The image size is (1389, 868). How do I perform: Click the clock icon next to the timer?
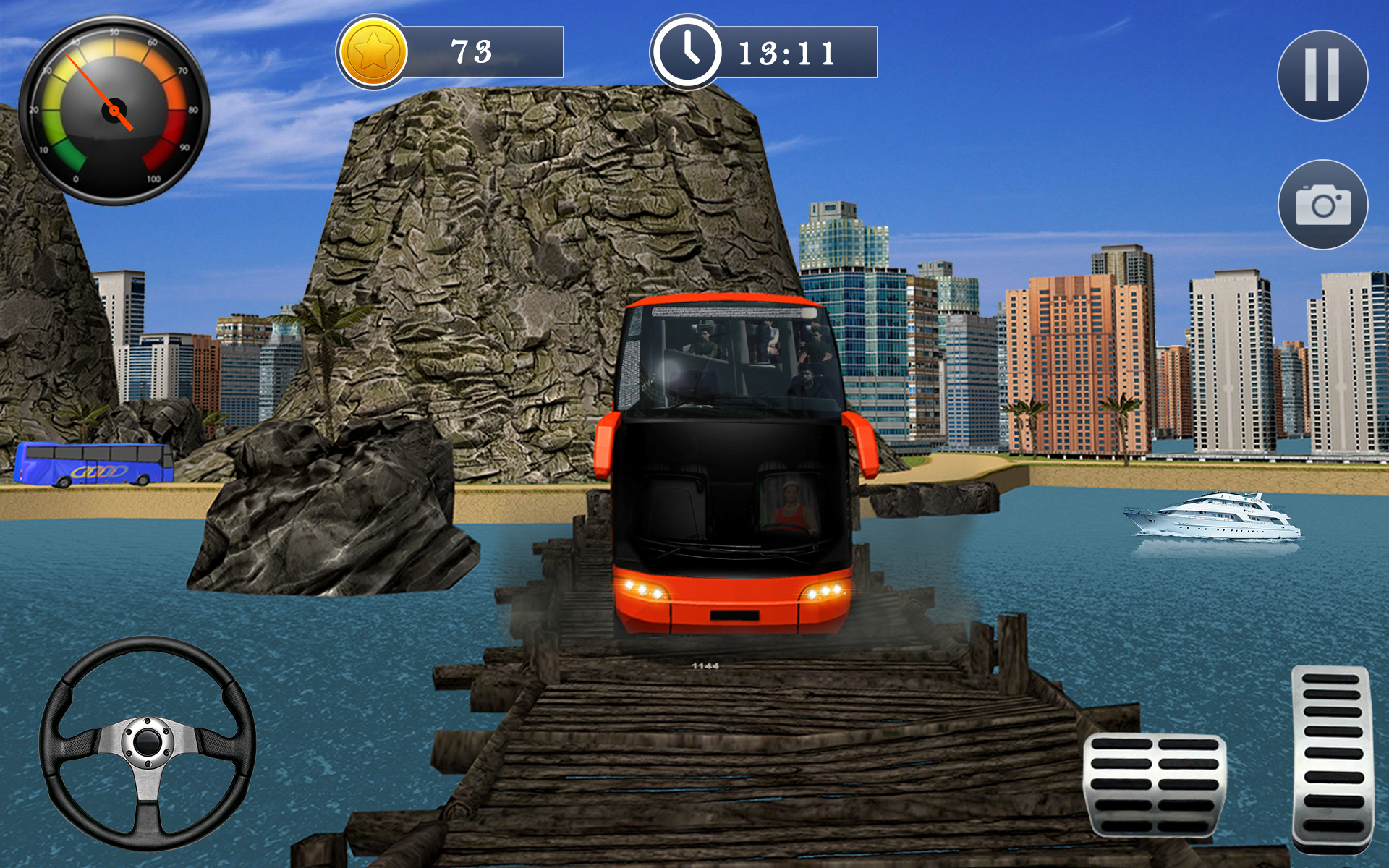(687, 52)
